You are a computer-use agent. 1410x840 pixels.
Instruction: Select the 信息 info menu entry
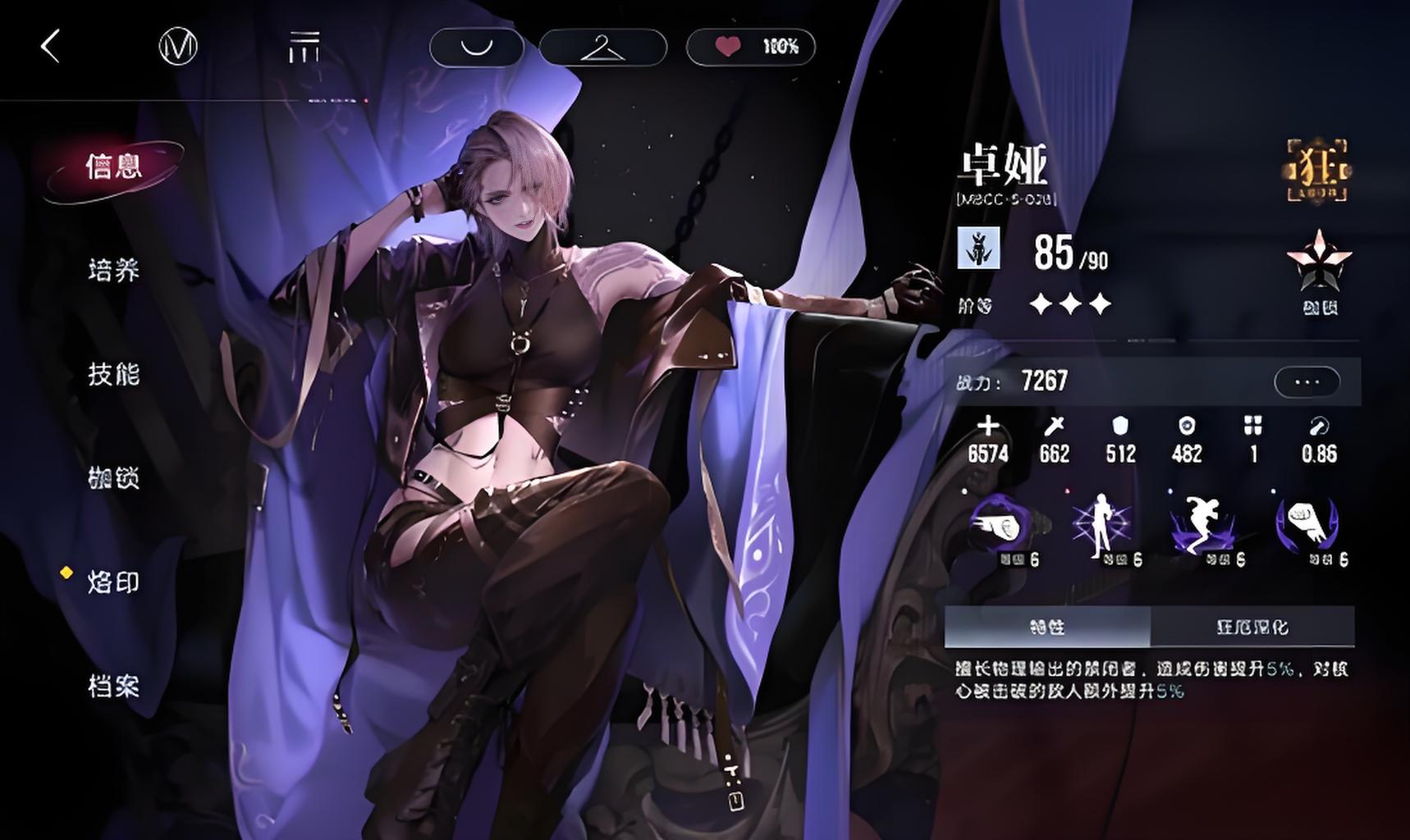pyautogui.click(x=114, y=167)
